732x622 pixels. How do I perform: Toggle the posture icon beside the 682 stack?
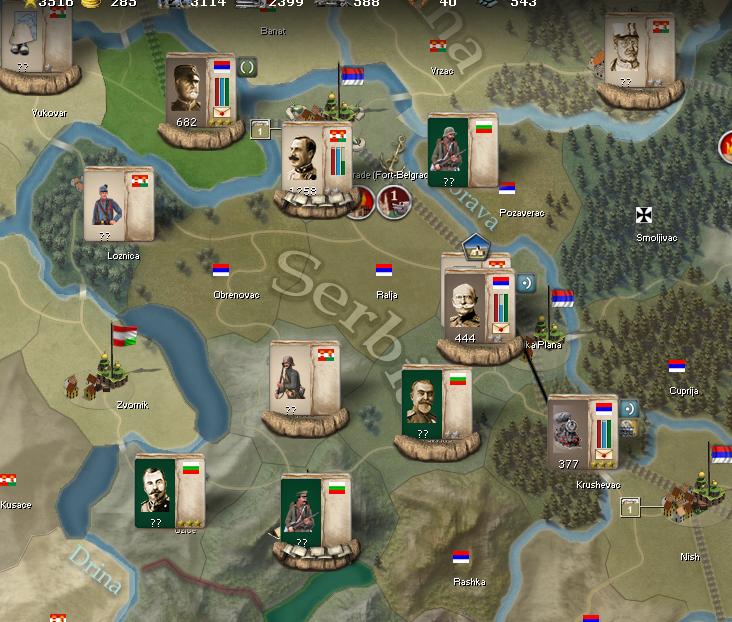click(248, 68)
